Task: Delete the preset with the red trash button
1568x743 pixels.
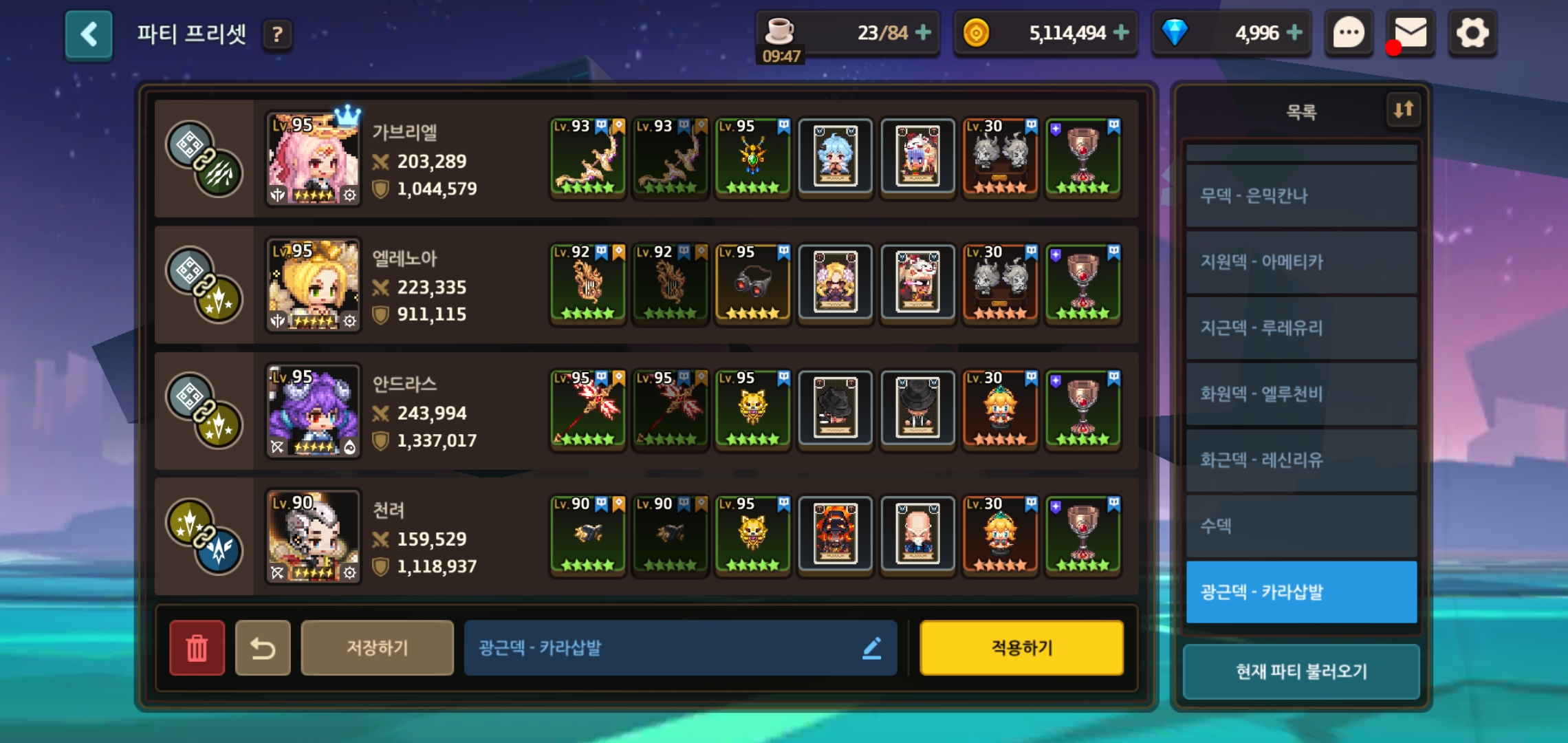Action: (197, 647)
